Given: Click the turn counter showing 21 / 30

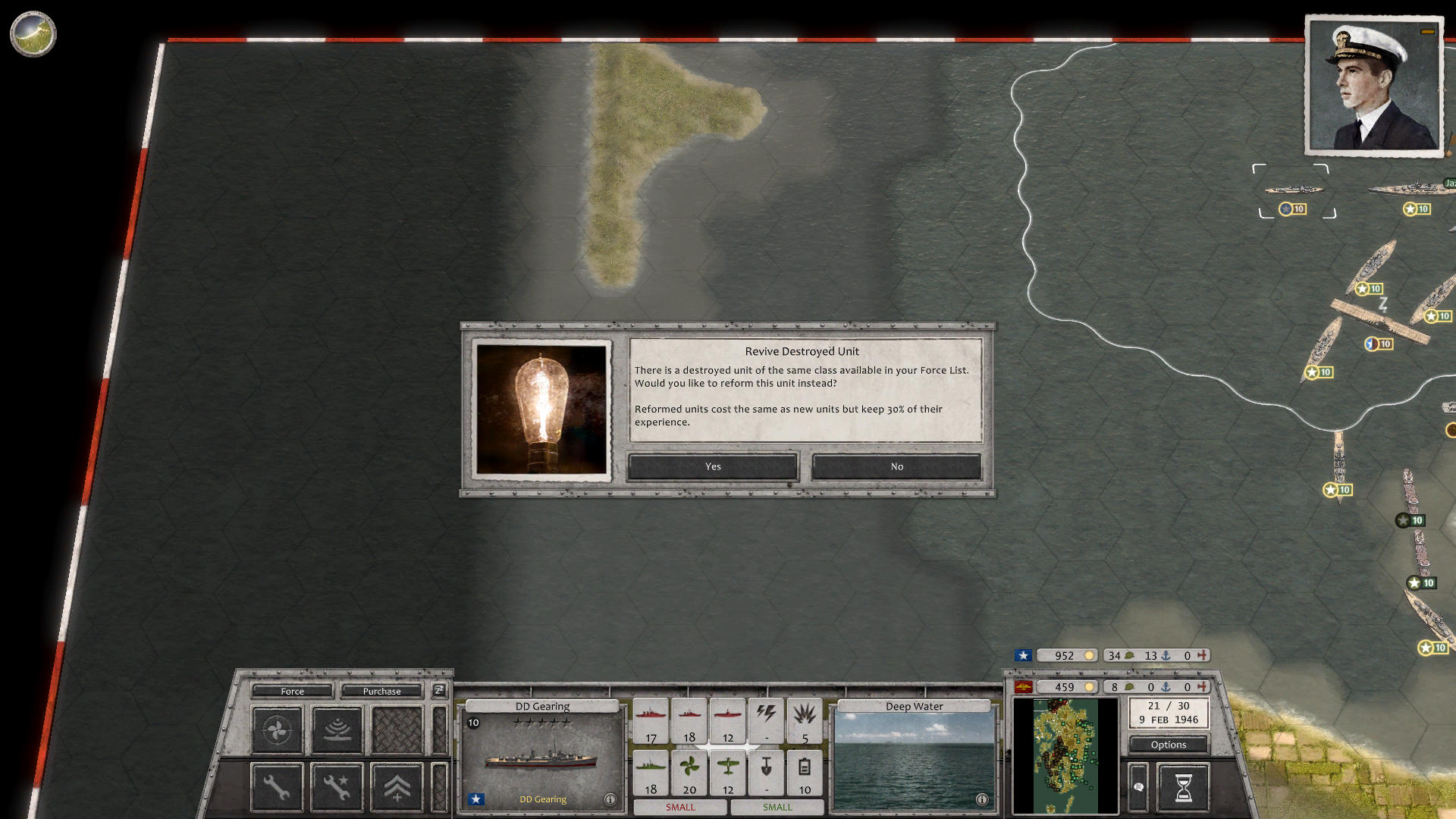Looking at the screenshot, I should coord(1169,711).
